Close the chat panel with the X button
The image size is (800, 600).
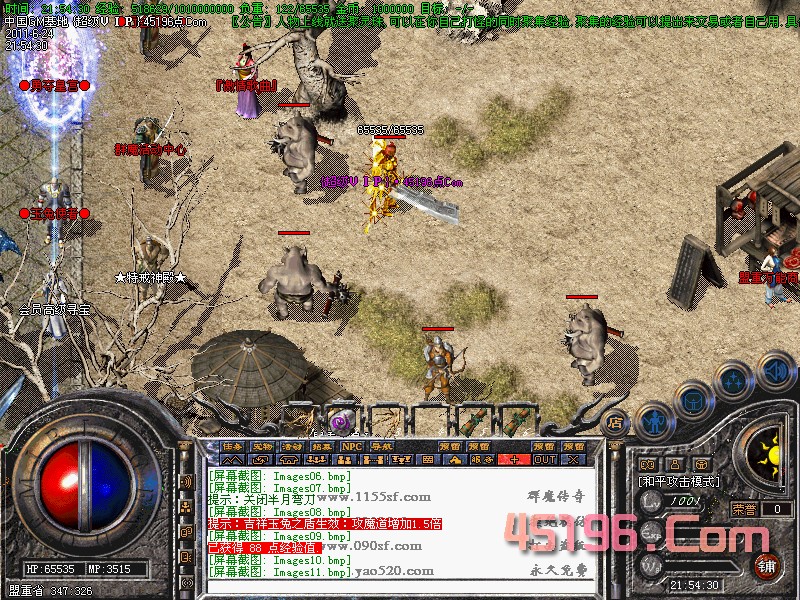573,459
